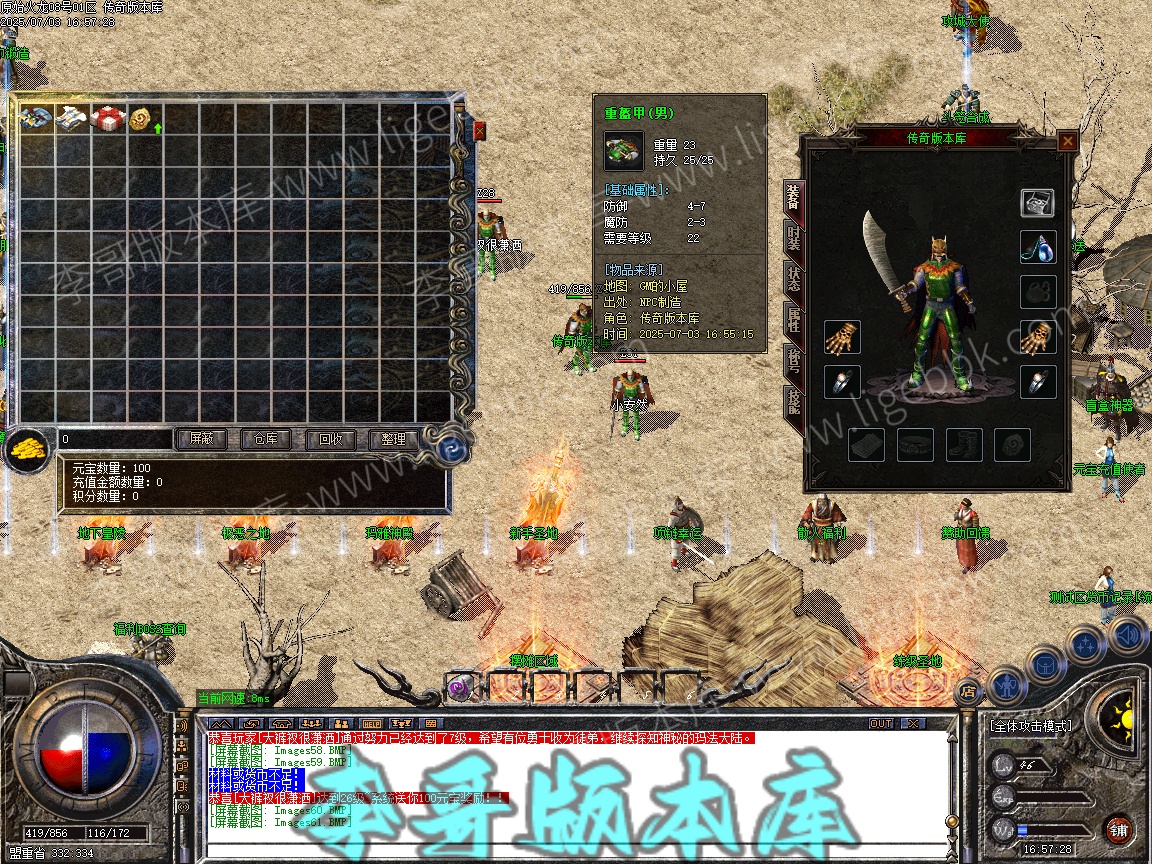Open the 状态 status tab
Screen dimensions: 1152x864
(793, 278)
